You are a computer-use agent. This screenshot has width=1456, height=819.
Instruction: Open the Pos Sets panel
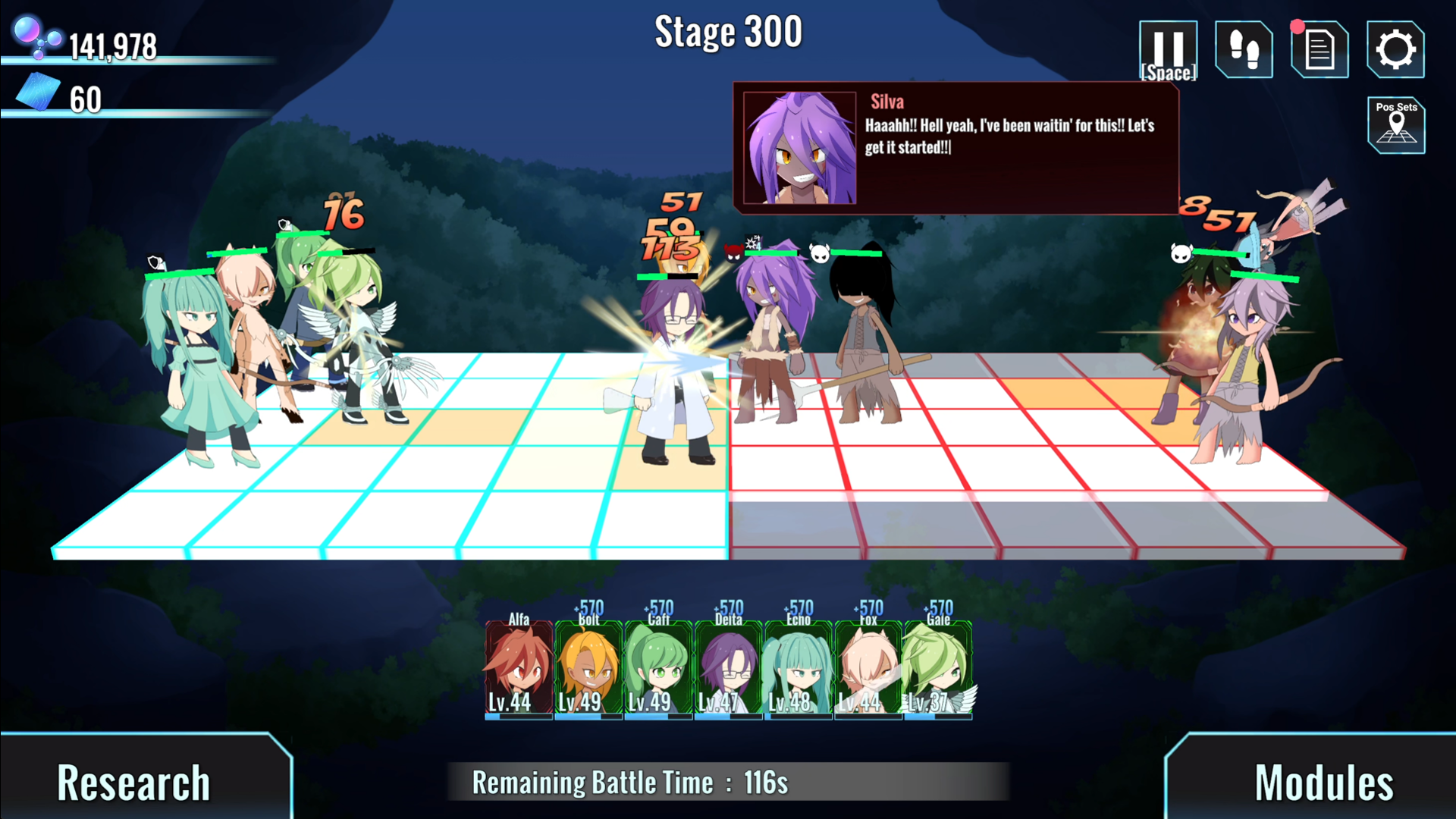coord(1396,125)
